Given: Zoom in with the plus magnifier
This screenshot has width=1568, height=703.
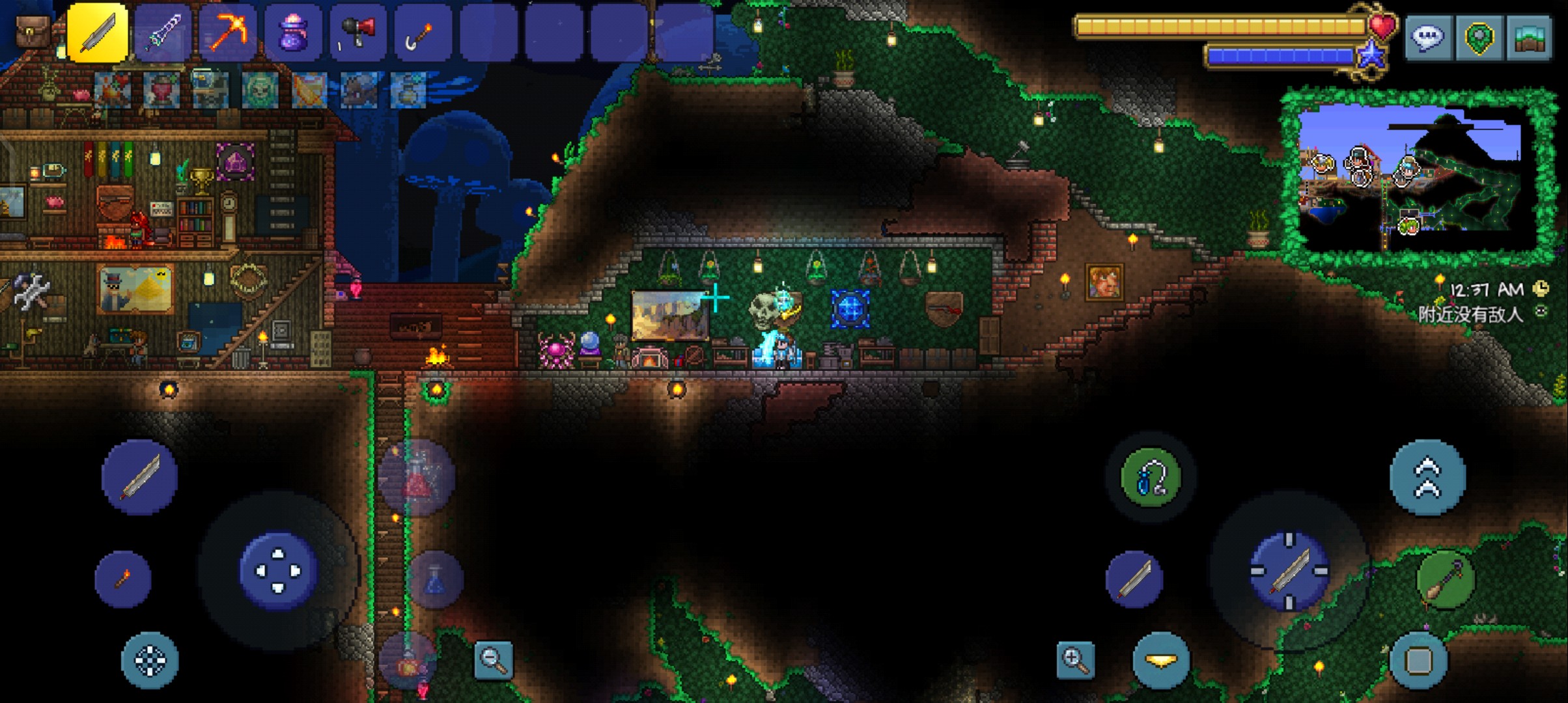Looking at the screenshot, I should pyautogui.click(x=1075, y=660).
